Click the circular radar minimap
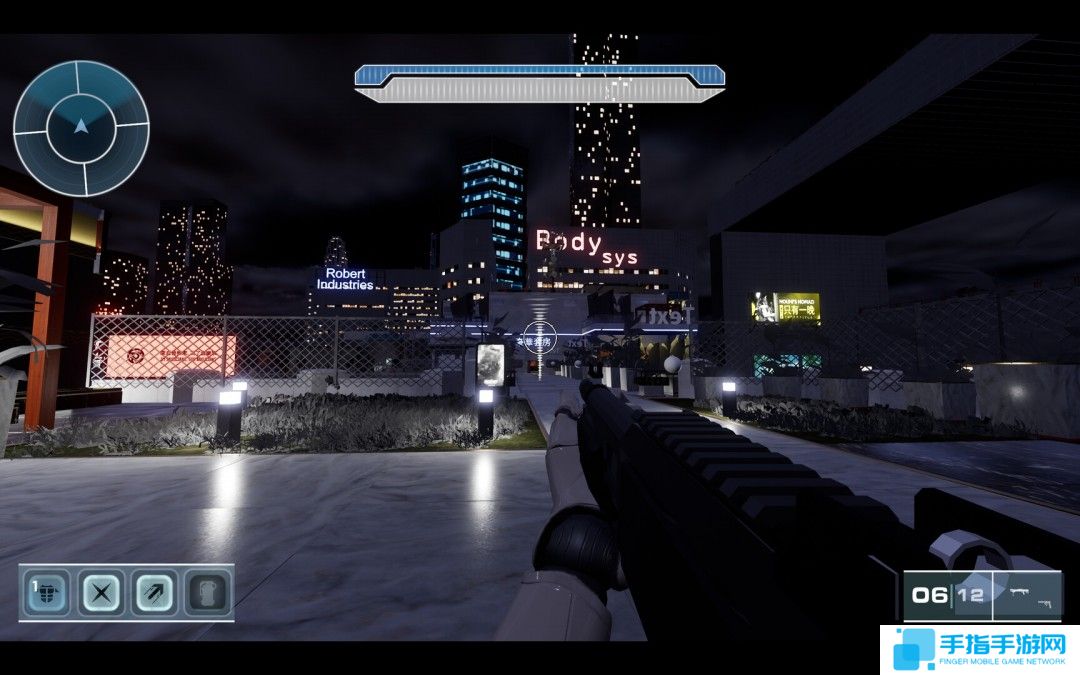Viewport: 1080px width, 675px height. click(x=81, y=128)
